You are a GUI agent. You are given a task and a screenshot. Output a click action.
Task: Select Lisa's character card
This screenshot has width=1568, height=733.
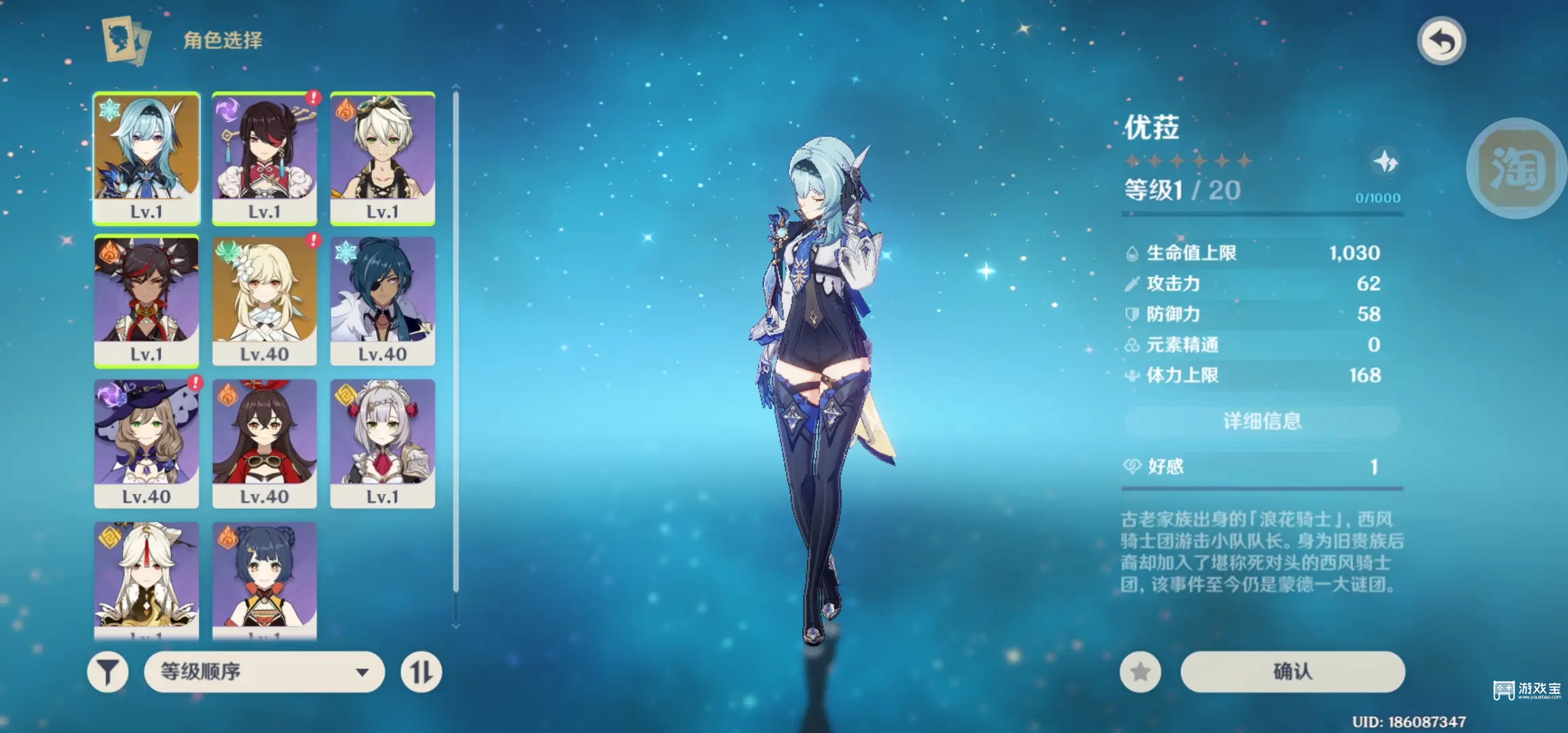coord(147,443)
